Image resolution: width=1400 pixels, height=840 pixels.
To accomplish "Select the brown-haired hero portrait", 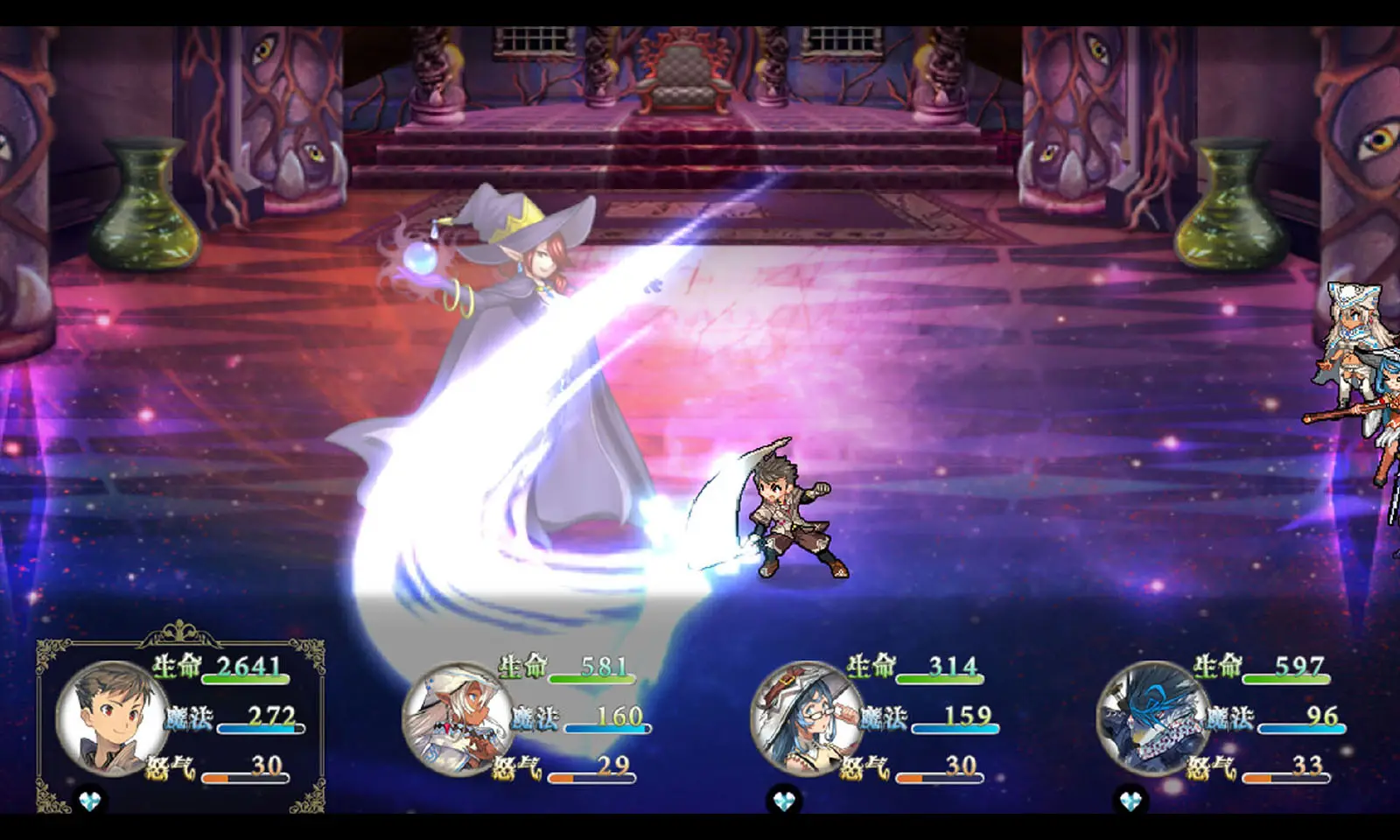I will click(111, 718).
